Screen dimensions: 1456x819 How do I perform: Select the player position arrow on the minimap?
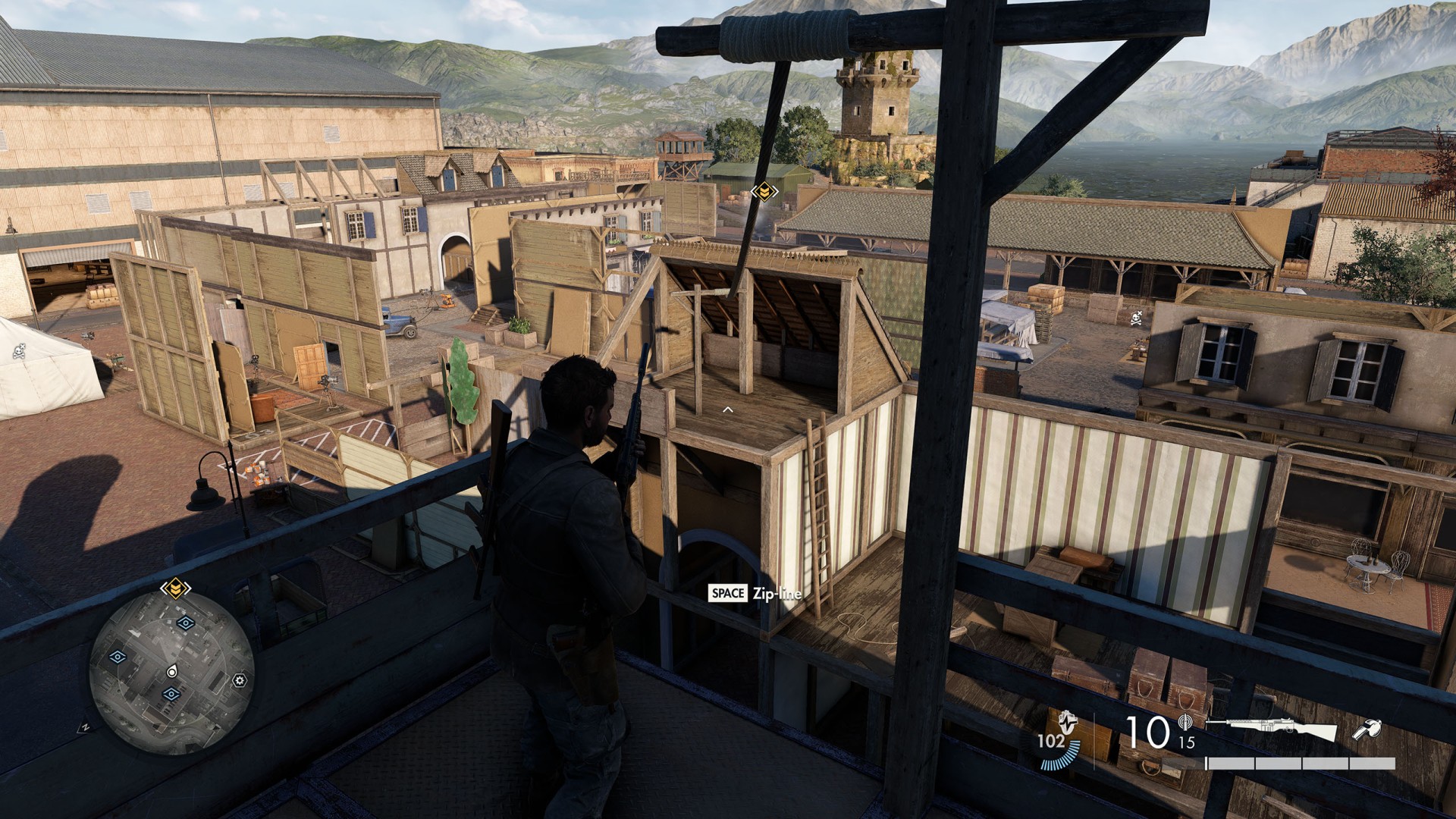point(171,671)
